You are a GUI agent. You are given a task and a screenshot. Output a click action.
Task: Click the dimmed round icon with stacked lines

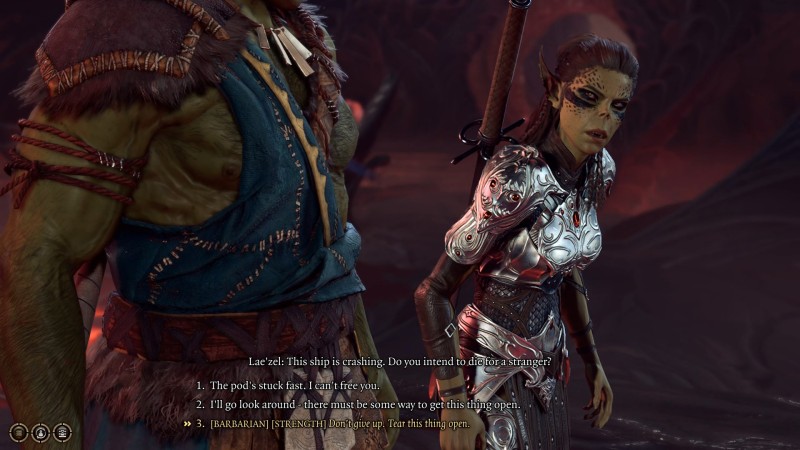[x=18, y=432]
